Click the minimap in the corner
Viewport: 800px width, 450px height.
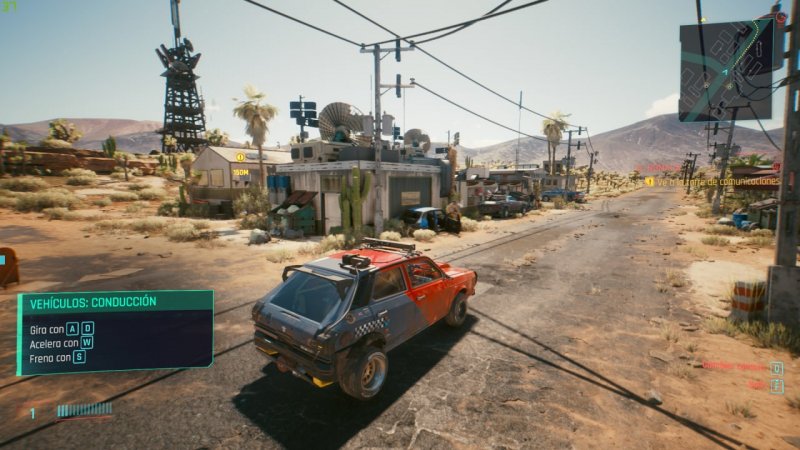pyautogui.click(x=727, y=69)
